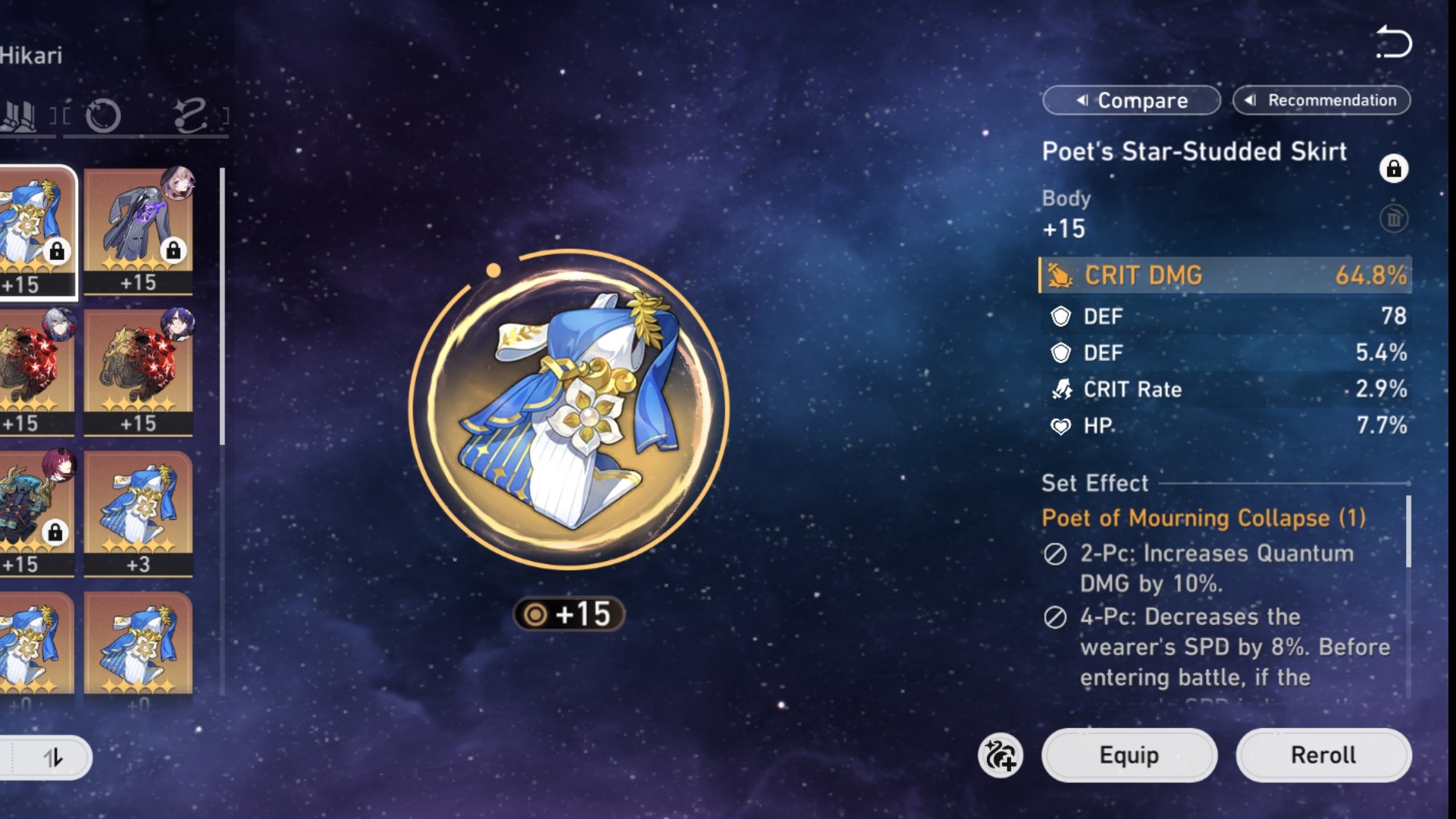Toggle the lock on Poet's Star-Studded Skirt
Screen dimensions: 1456x819
click(x=1395, y=169)
